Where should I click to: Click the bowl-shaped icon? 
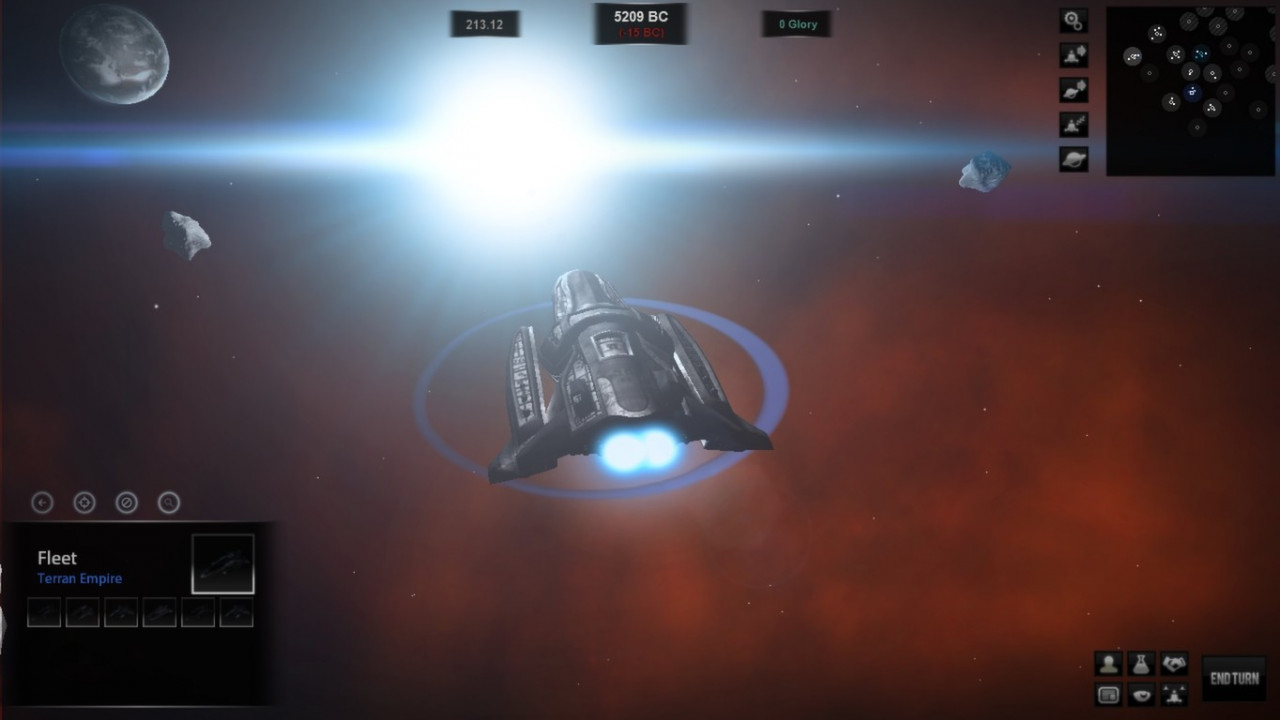[1141, 694]
